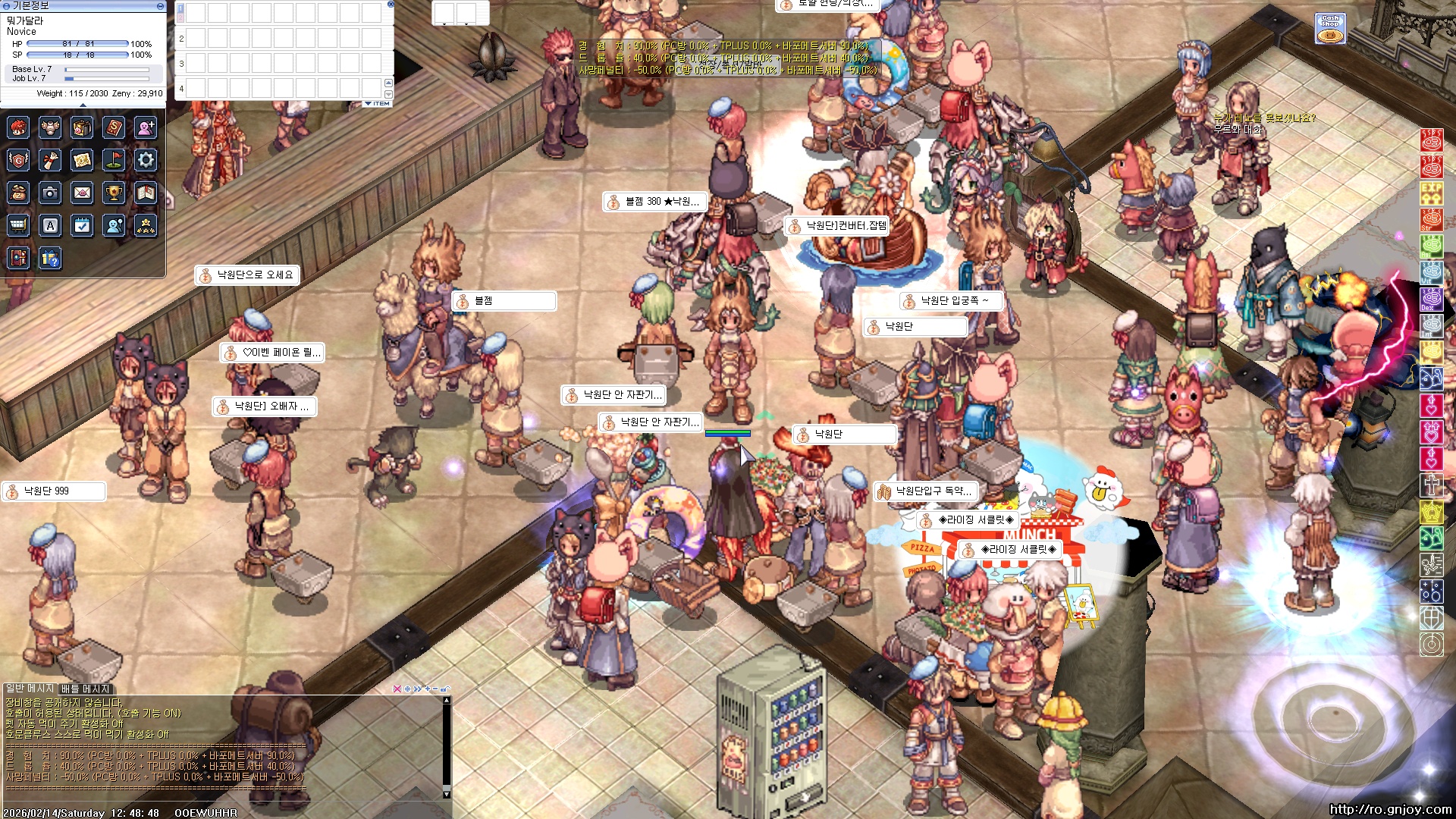The height and width of the screenshot is (819, 1456).
Task: Open the red skill book icon
Action: 114,127
